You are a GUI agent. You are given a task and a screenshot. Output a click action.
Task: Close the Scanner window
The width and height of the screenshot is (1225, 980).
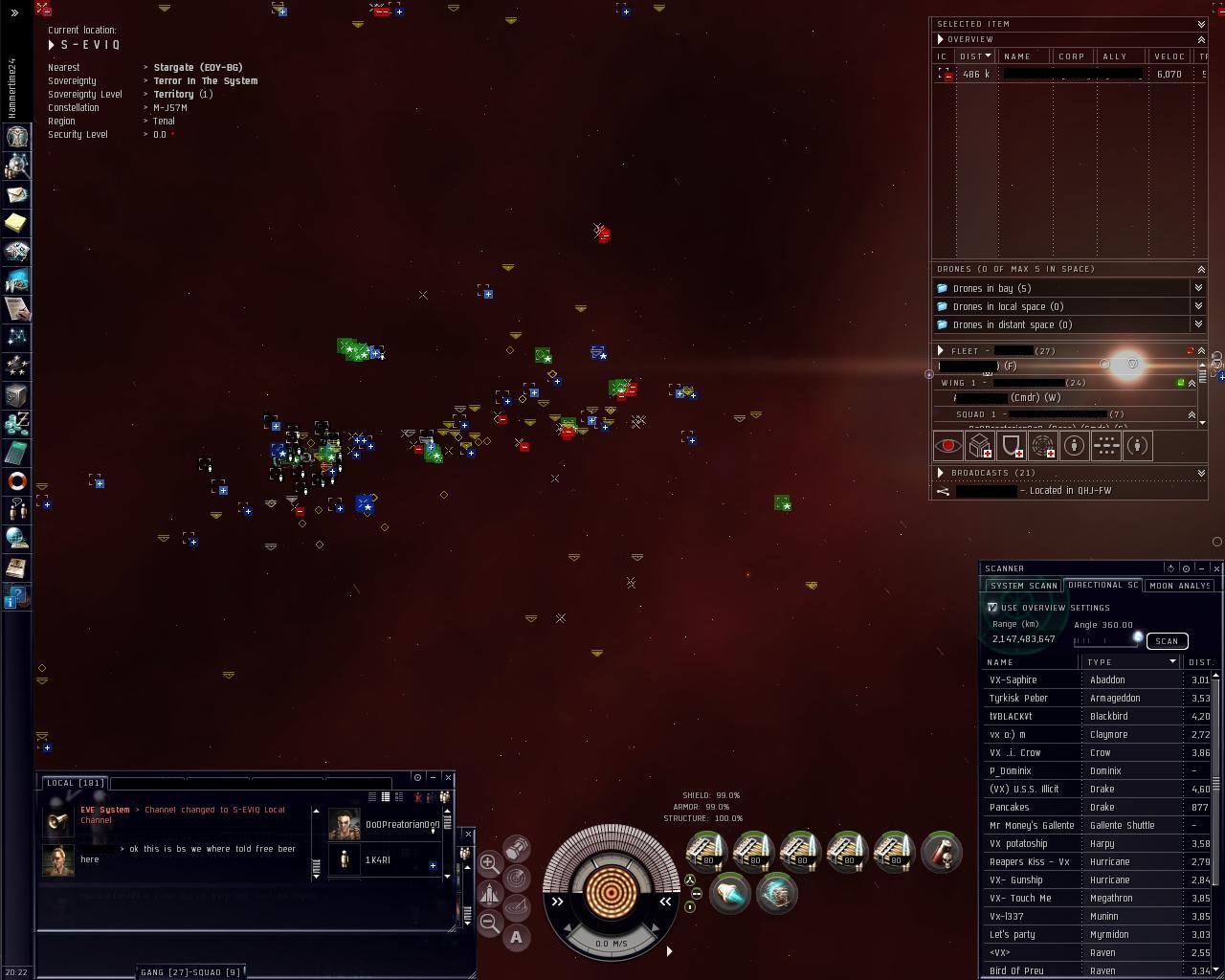click(x=1216, y=568)
